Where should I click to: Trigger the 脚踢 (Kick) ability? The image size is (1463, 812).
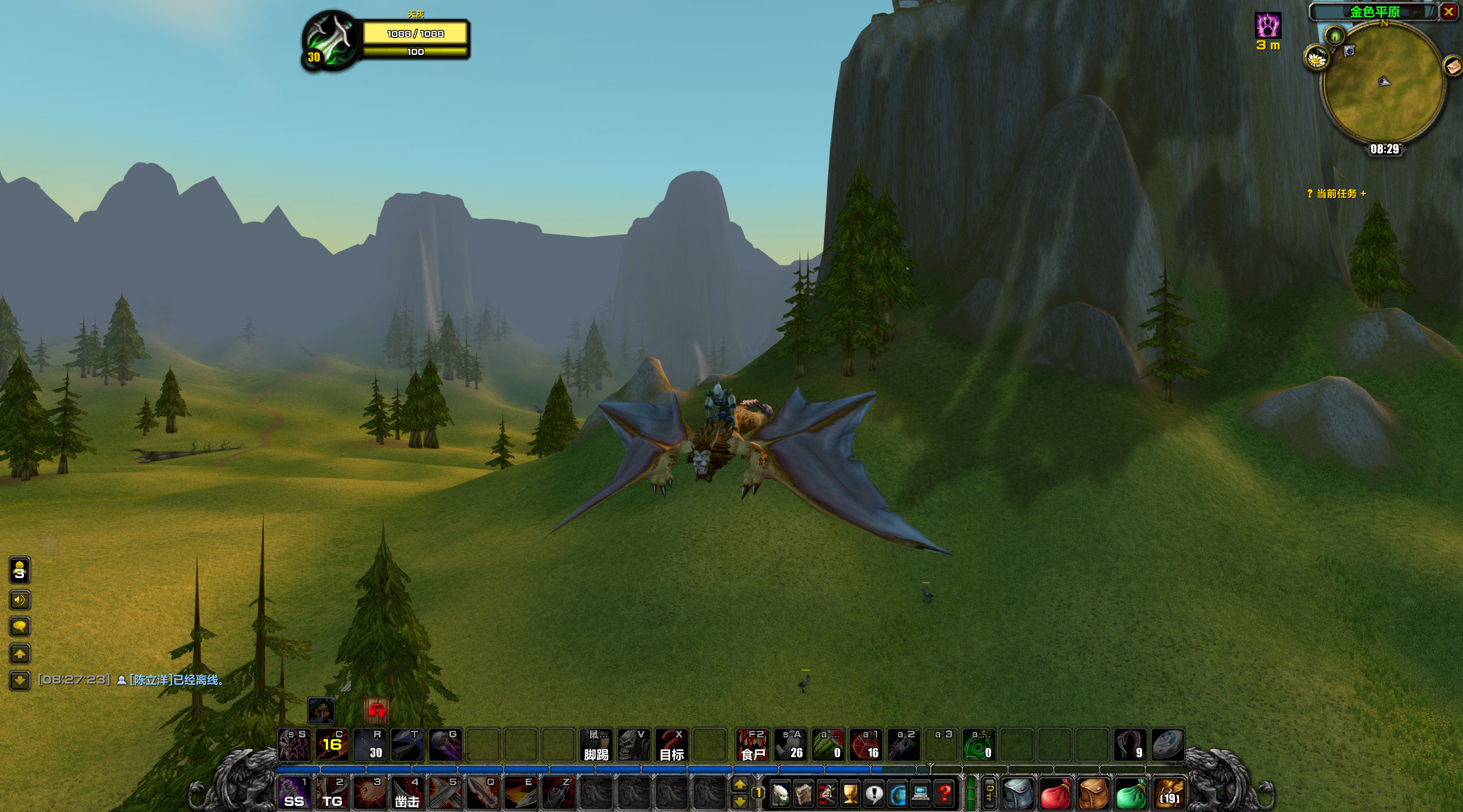point(596,745)
